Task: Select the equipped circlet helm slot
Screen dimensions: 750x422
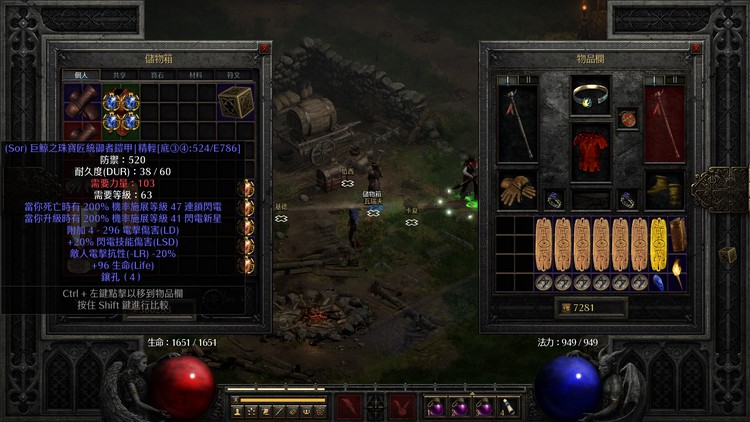Action: coord(590,97)
